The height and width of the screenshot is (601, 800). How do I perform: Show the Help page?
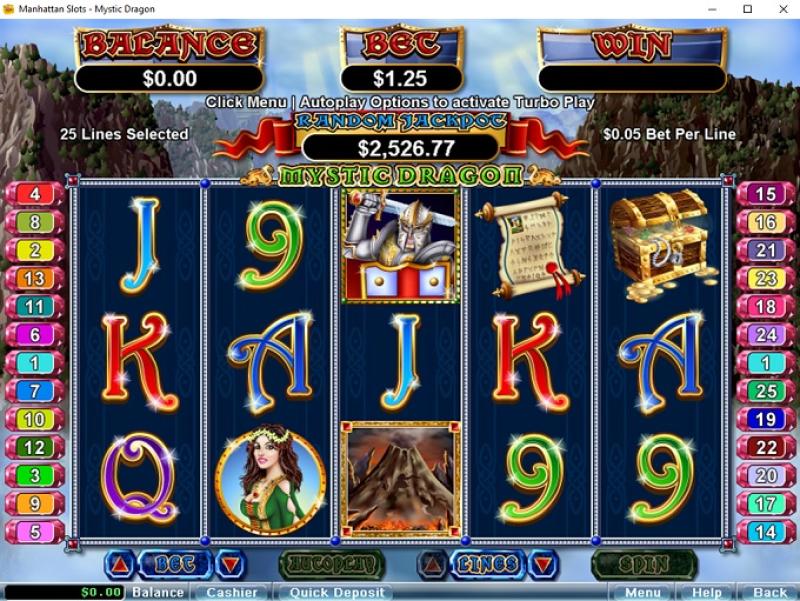[707, 592]
